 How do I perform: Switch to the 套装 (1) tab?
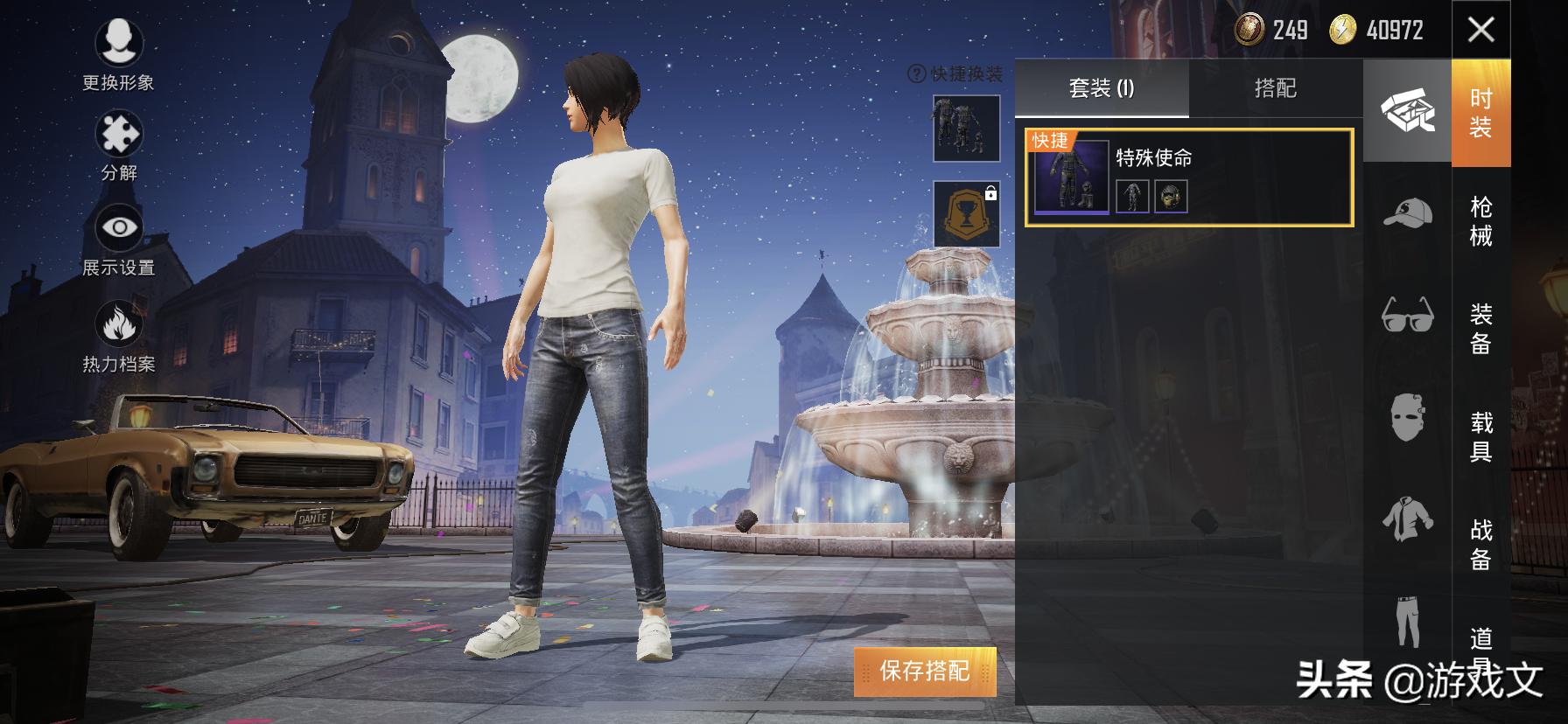(1099, 88)
